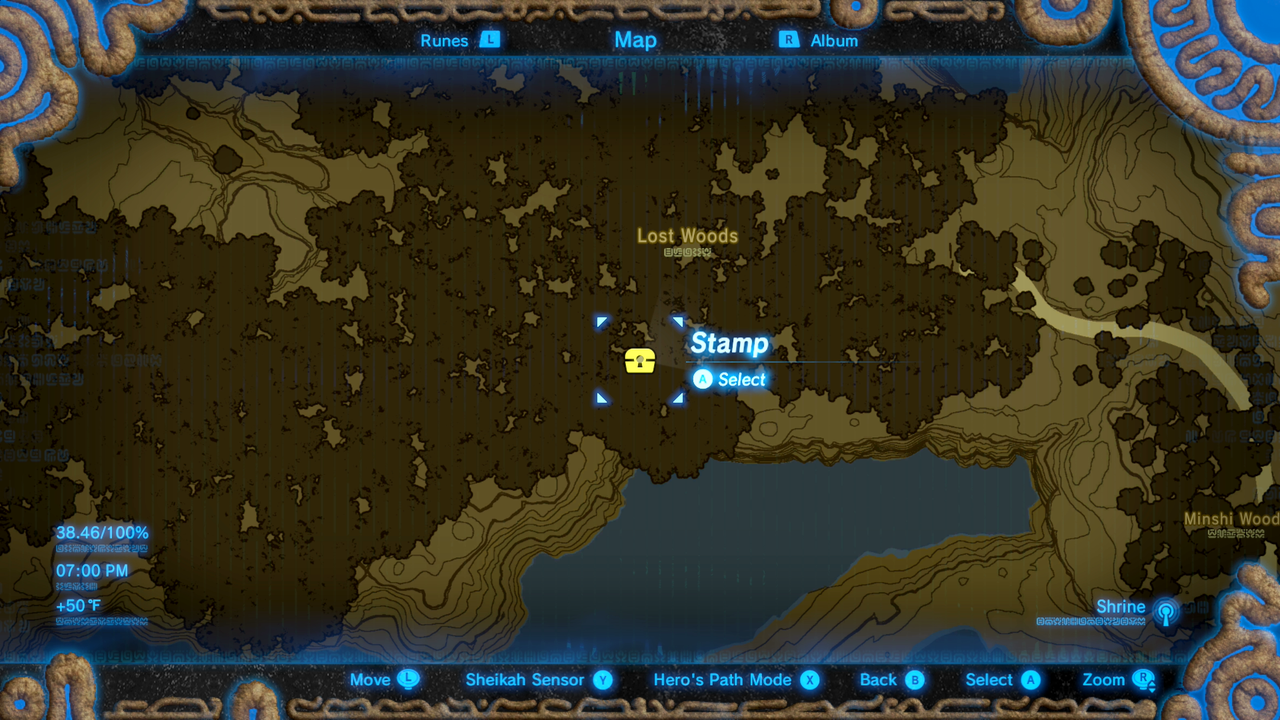Viewport: 1280px width, 720px height.
Task: Expand the stamp selection brackets on the map
Action: pyautogui.click(x=639, y=361)
